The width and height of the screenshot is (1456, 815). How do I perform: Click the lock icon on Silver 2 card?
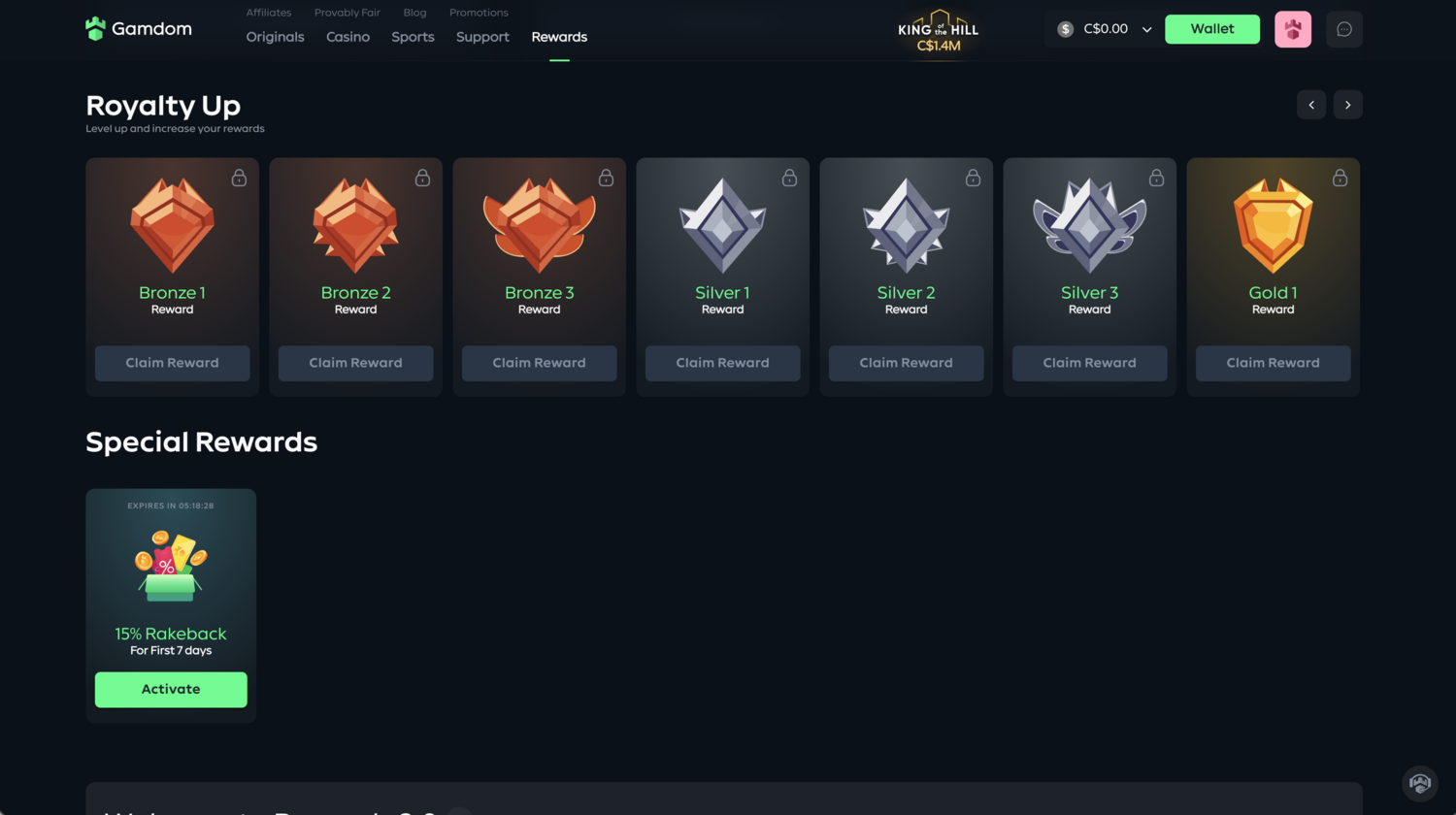coord(973,178)
